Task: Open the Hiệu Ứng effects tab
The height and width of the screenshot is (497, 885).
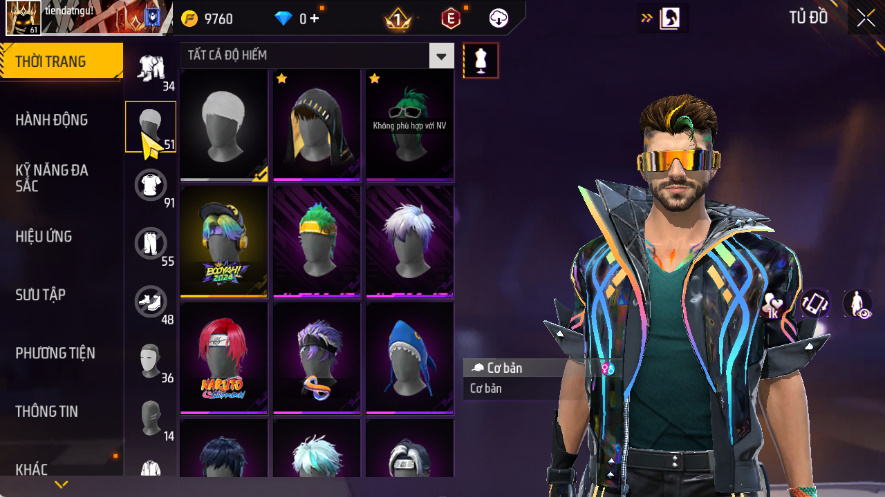Action: [60, 237]
